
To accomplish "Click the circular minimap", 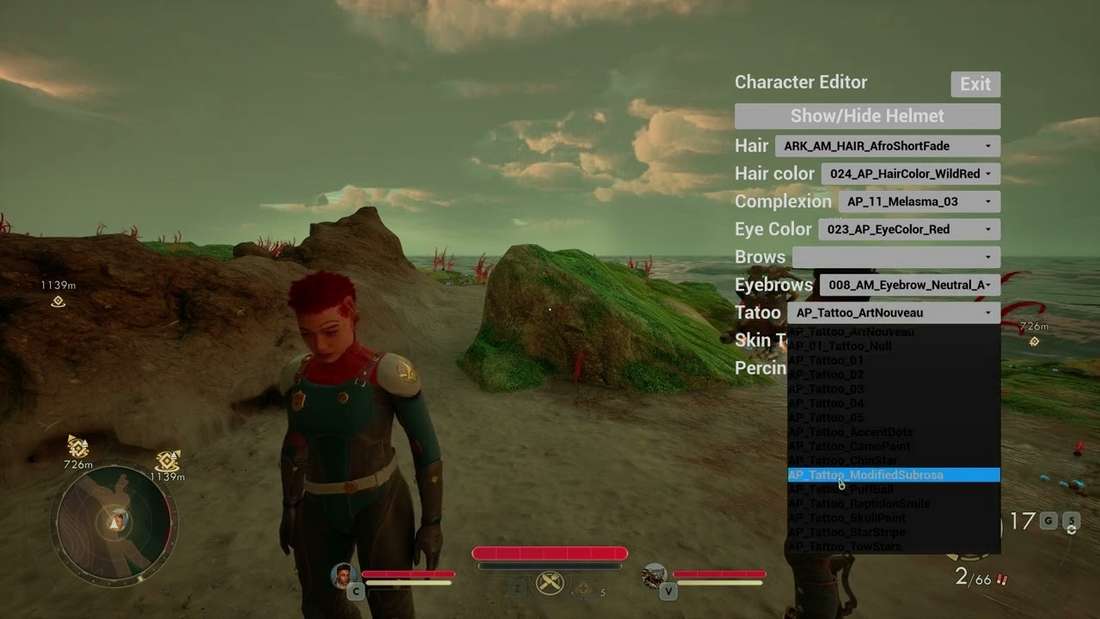I will tap(116, 521).
